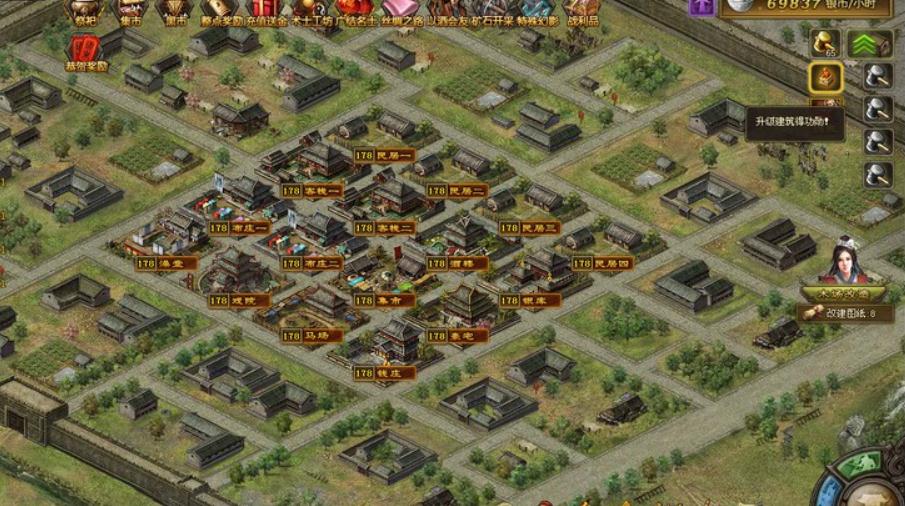Click the female advisor portrait
This screenshot has height=506, width=905.
(x=844, y=262)
